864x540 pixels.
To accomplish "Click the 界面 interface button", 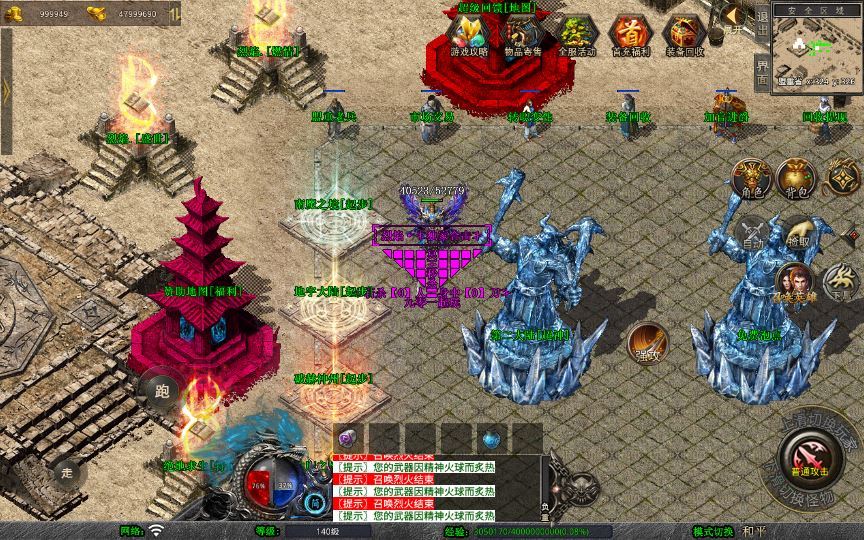I will point(762,72).
